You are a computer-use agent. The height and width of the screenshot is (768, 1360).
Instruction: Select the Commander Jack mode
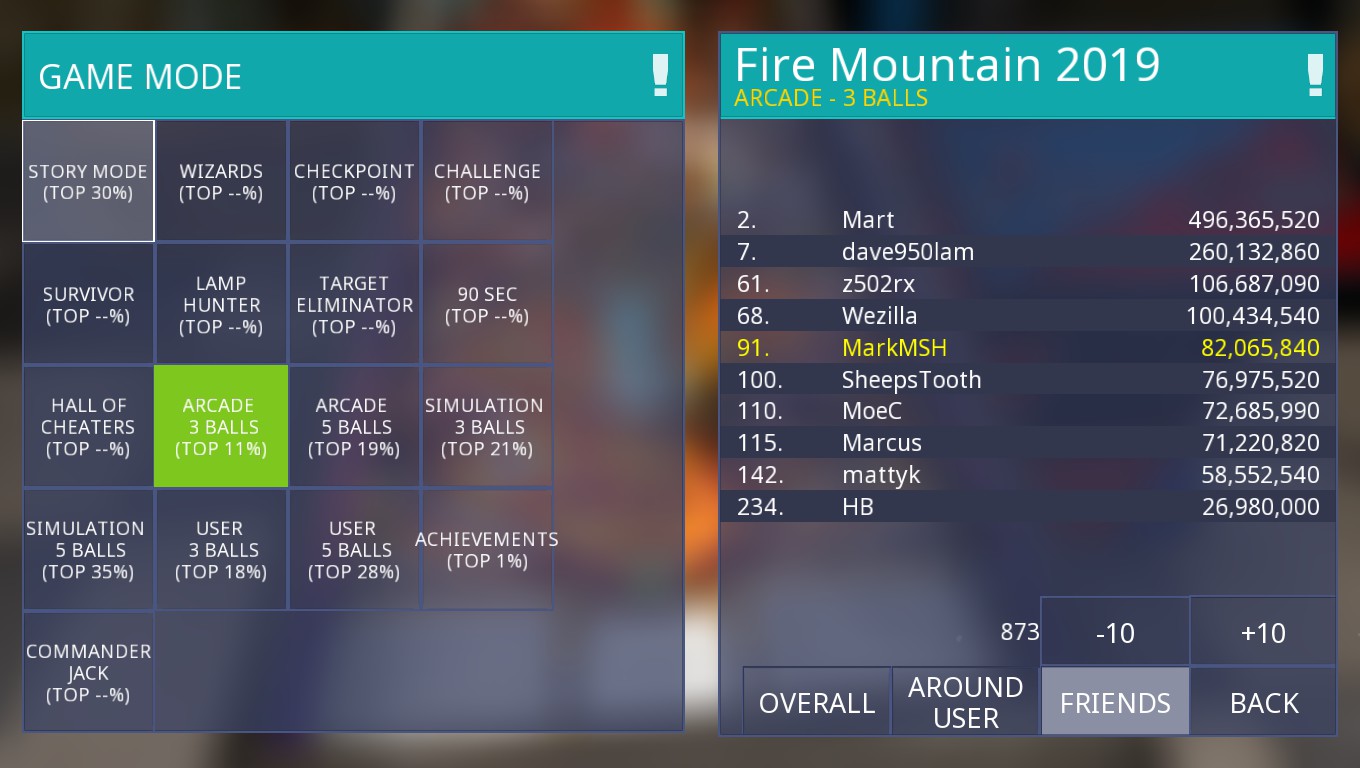pyautogui.click(x=88, y=672)
